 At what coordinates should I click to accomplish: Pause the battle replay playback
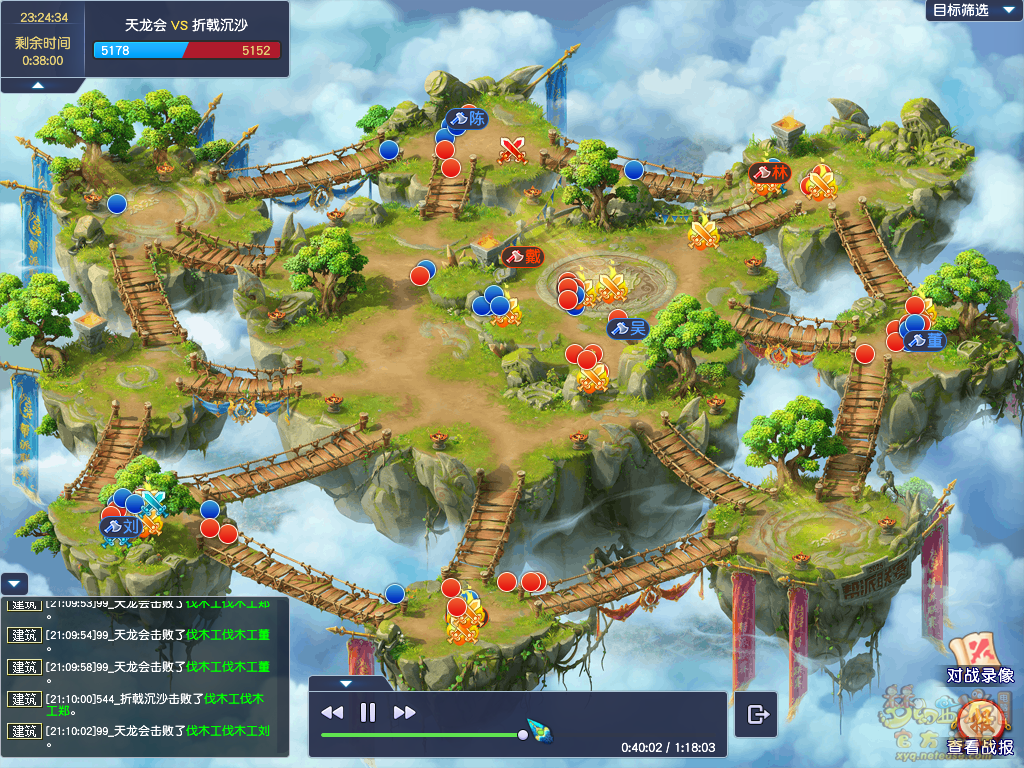click(x=367, y=712)
